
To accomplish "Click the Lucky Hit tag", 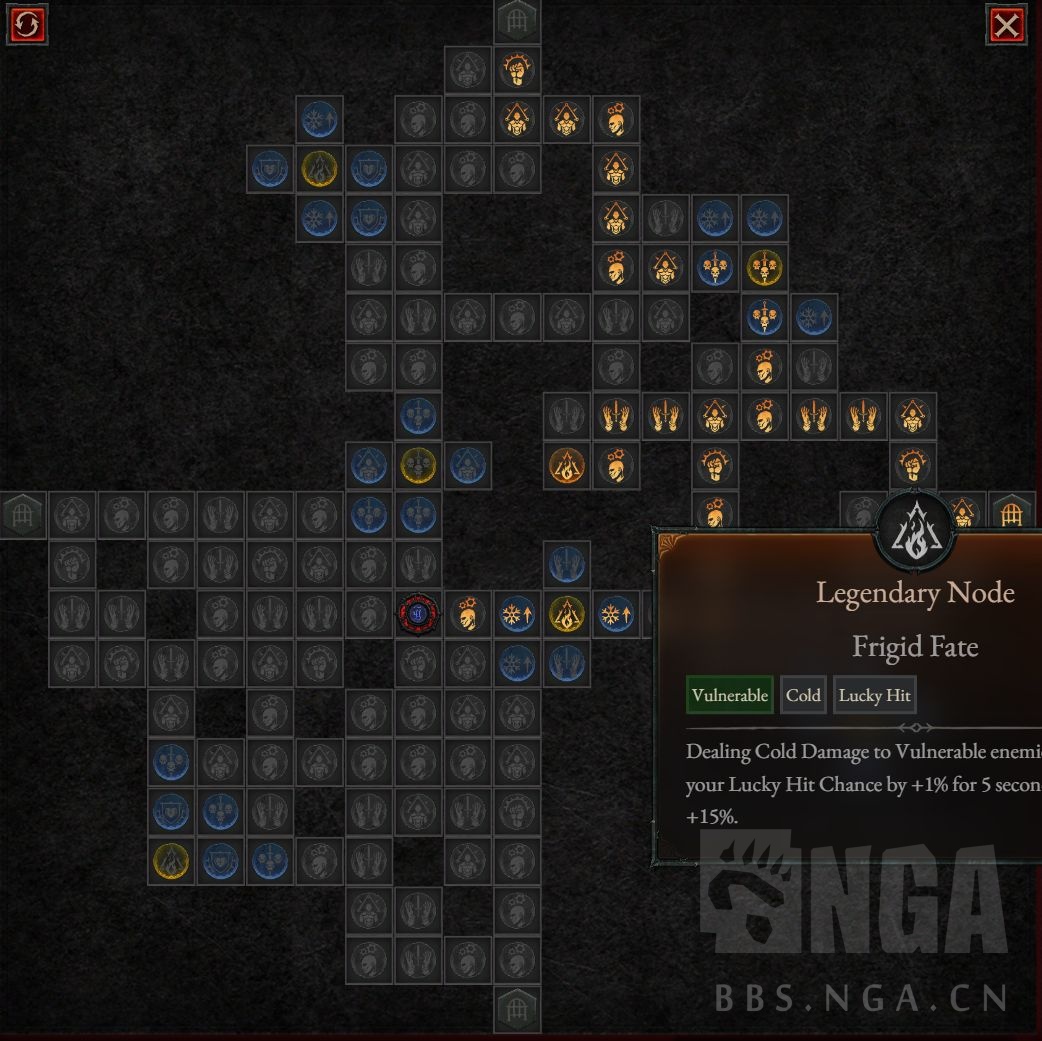I will click(x=874, y=695).
